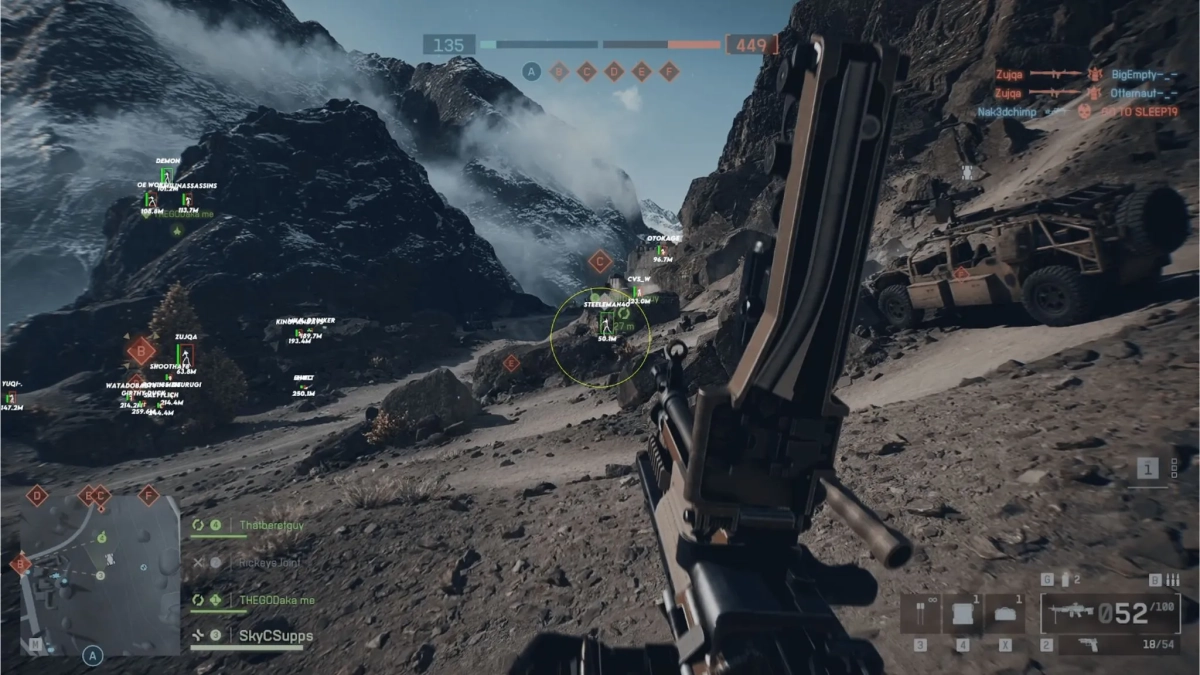Choose the medical bag gadget slot

click(1003, 613)
